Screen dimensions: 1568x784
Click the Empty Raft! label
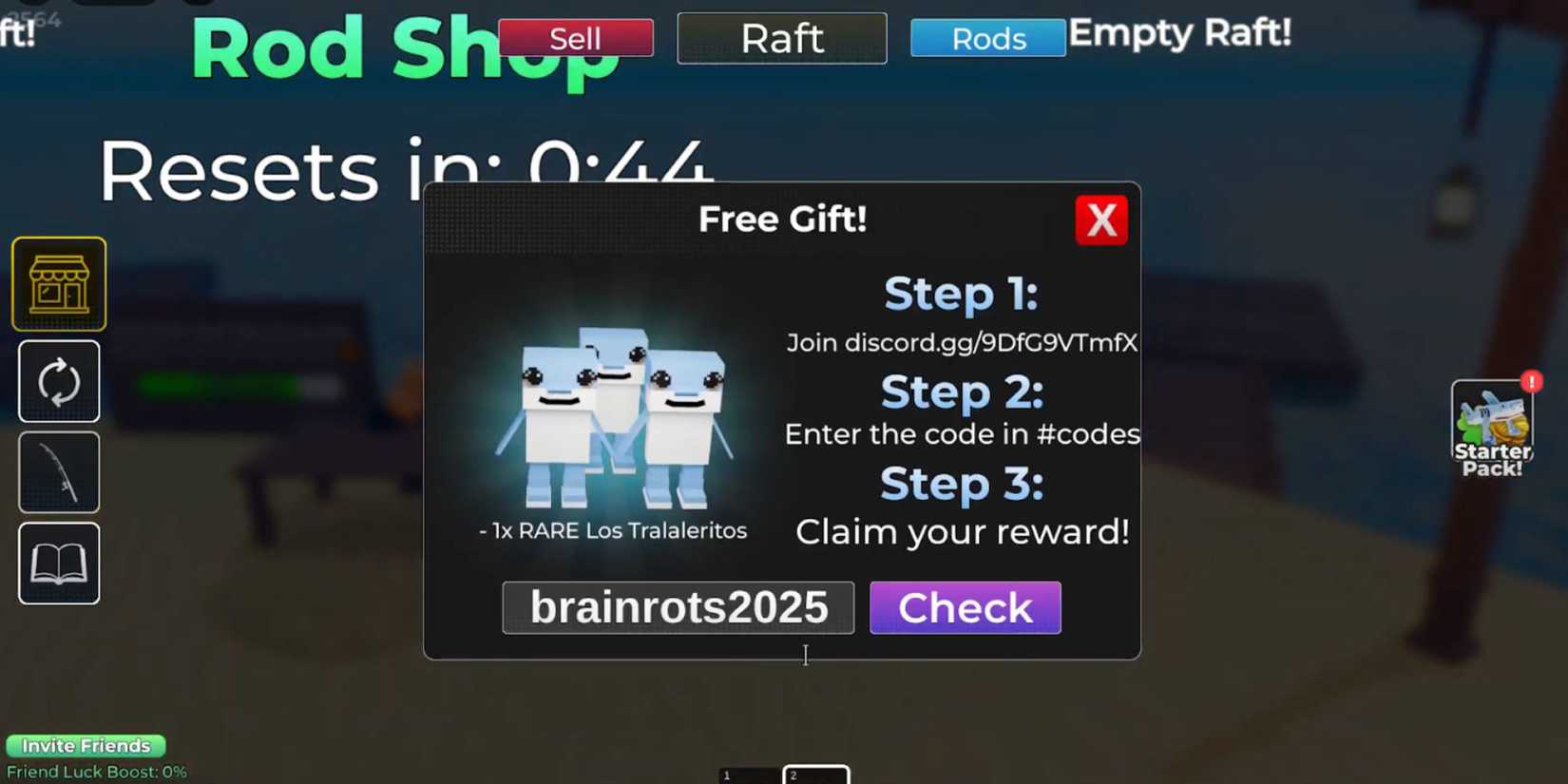click(x=1180, y=34)
